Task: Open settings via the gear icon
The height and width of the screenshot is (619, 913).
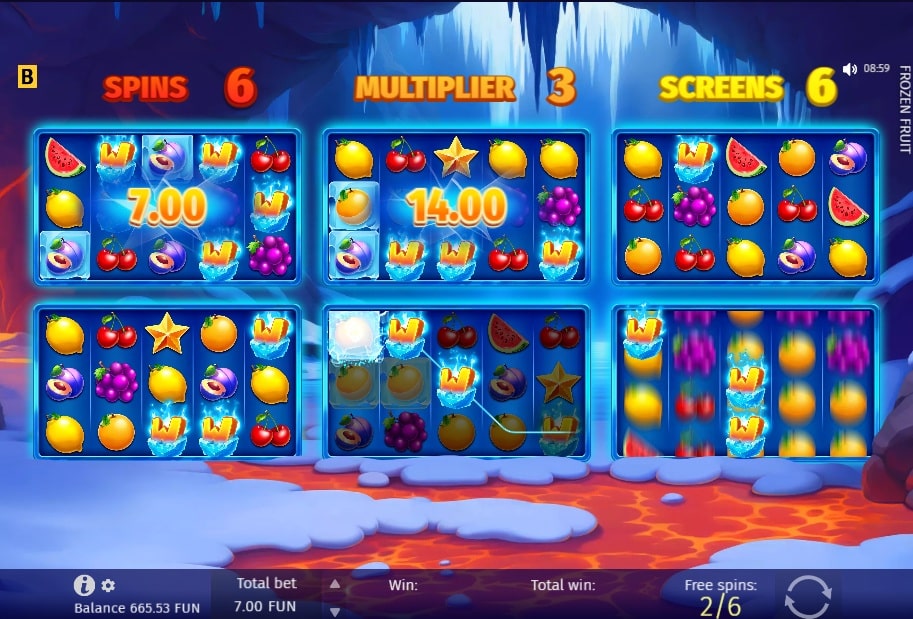Action: [x=108, y=586]
